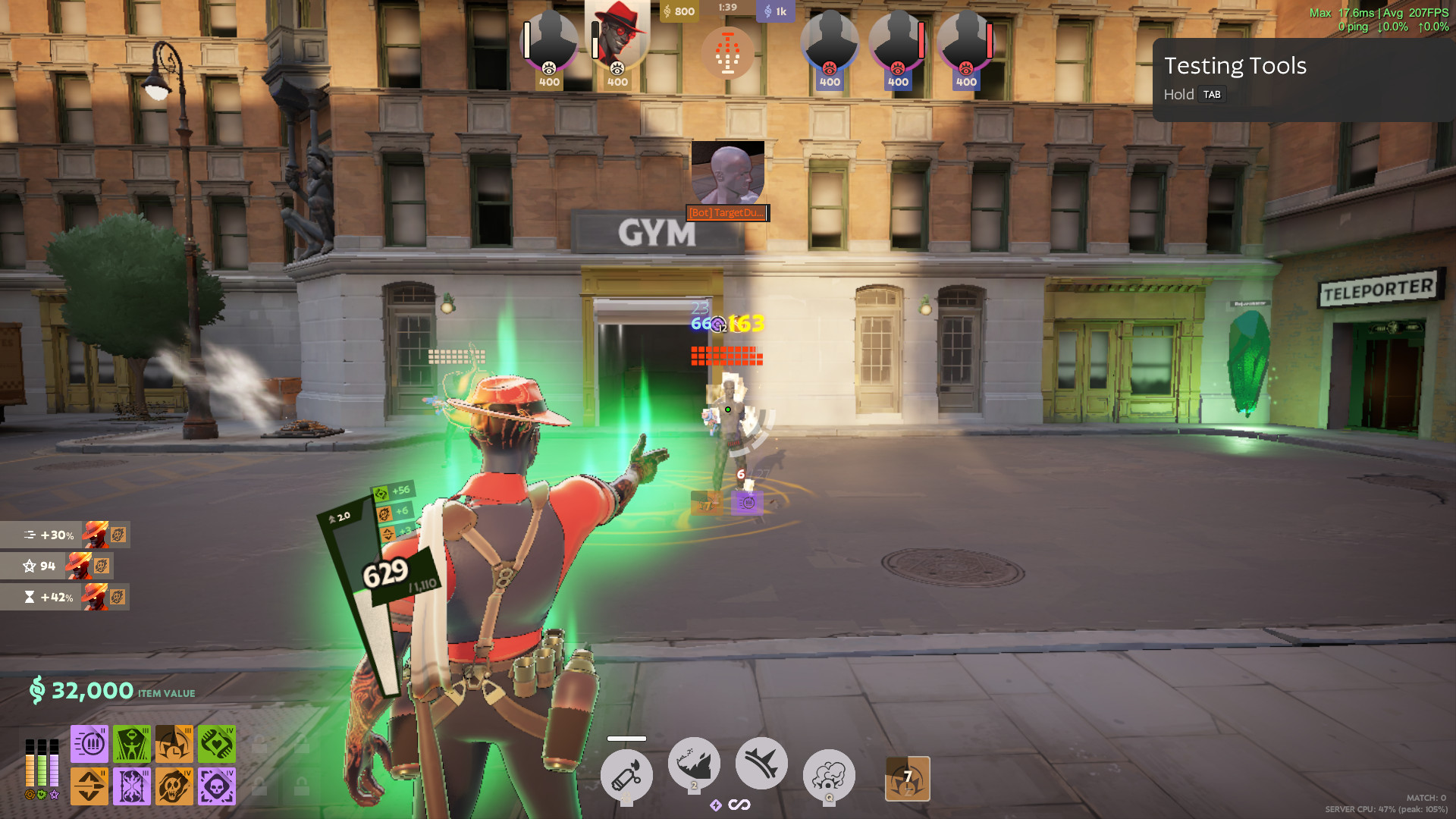Select the red-hat hero portrait
The image size is (1456, 819).
(x=617, y=38)
